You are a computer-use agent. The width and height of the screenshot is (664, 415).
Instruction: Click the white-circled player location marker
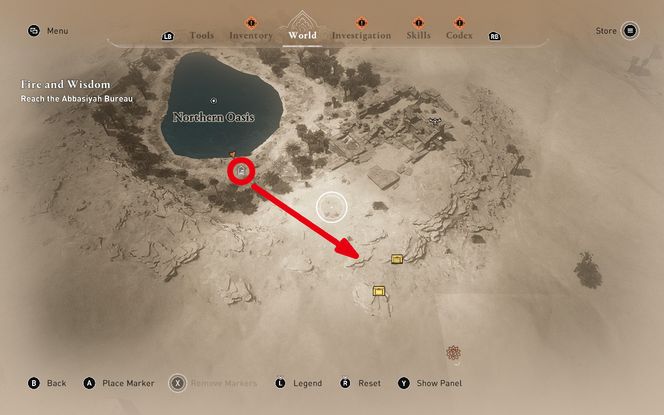coord(332,207)
